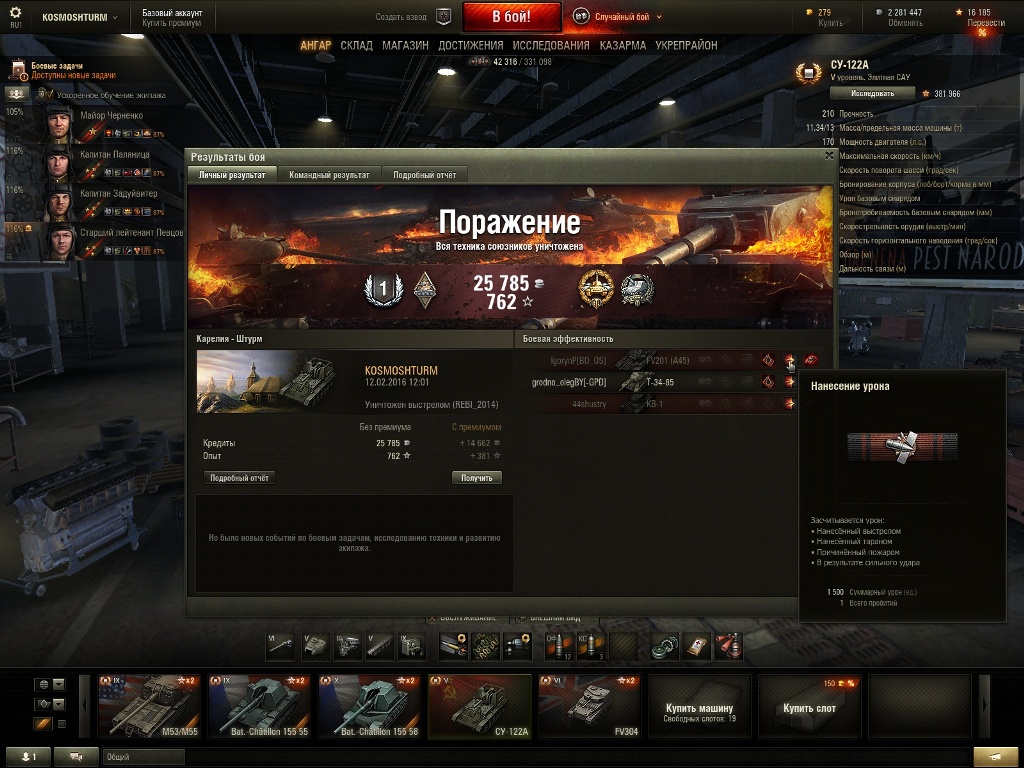Select the FV304 tank in carousel
Viewport: 1024px width, 768px height.
tap(590, 706)
